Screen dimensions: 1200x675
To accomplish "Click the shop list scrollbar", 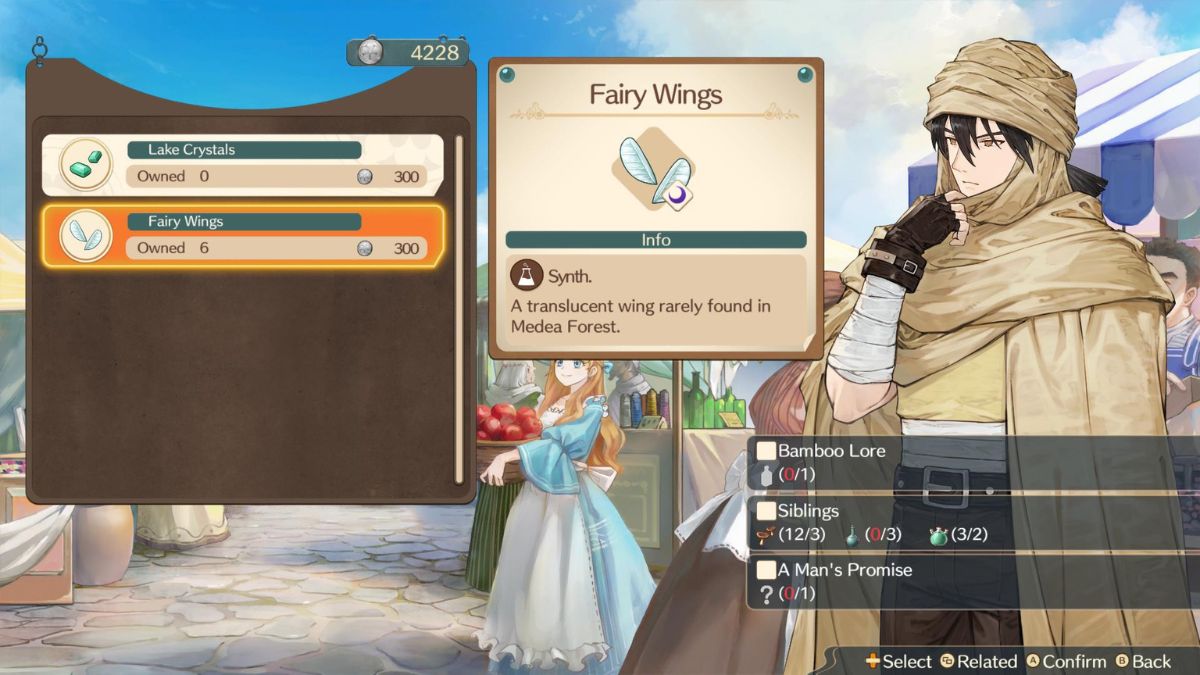I will pos(459,308).
